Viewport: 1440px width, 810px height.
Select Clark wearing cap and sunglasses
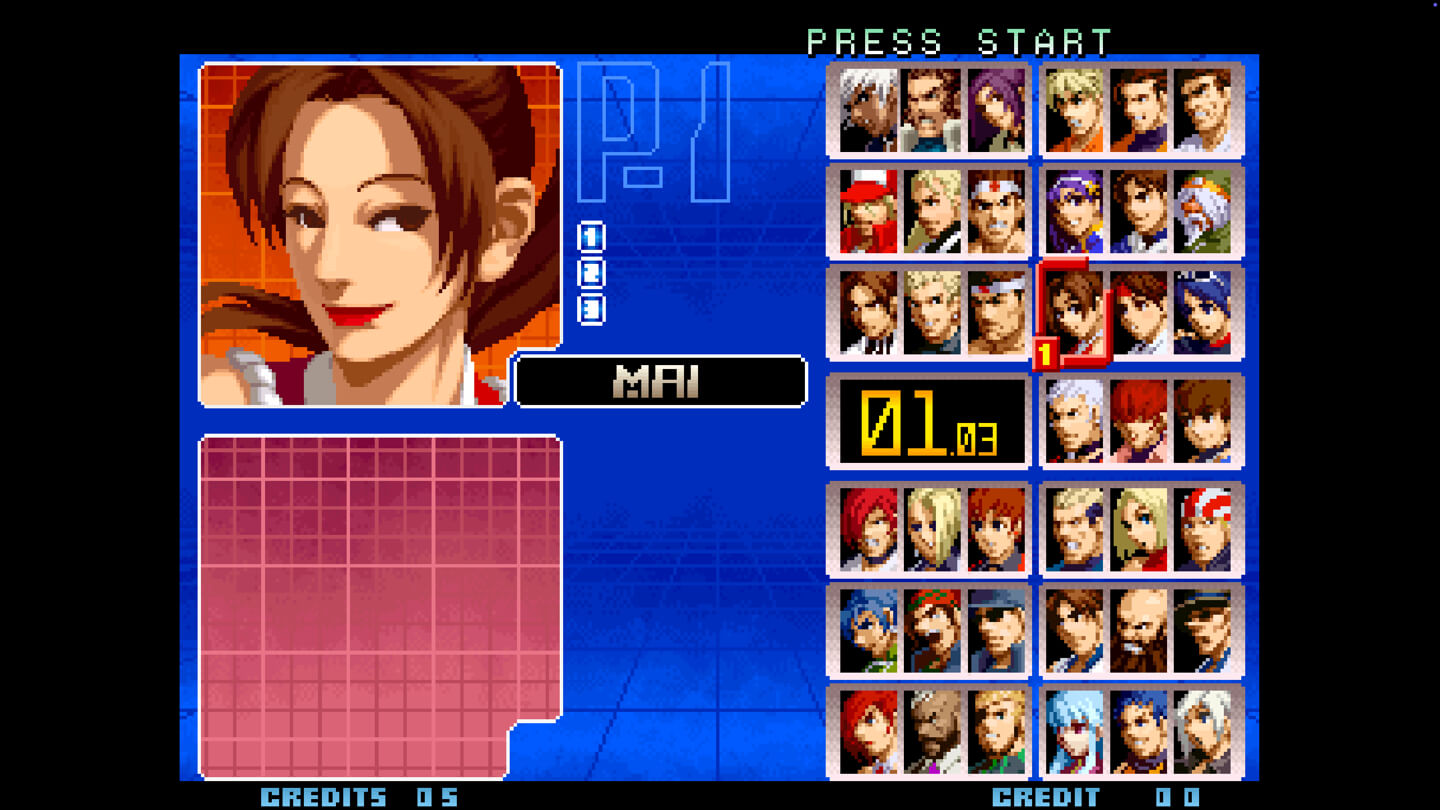click(x=995, y=630)
